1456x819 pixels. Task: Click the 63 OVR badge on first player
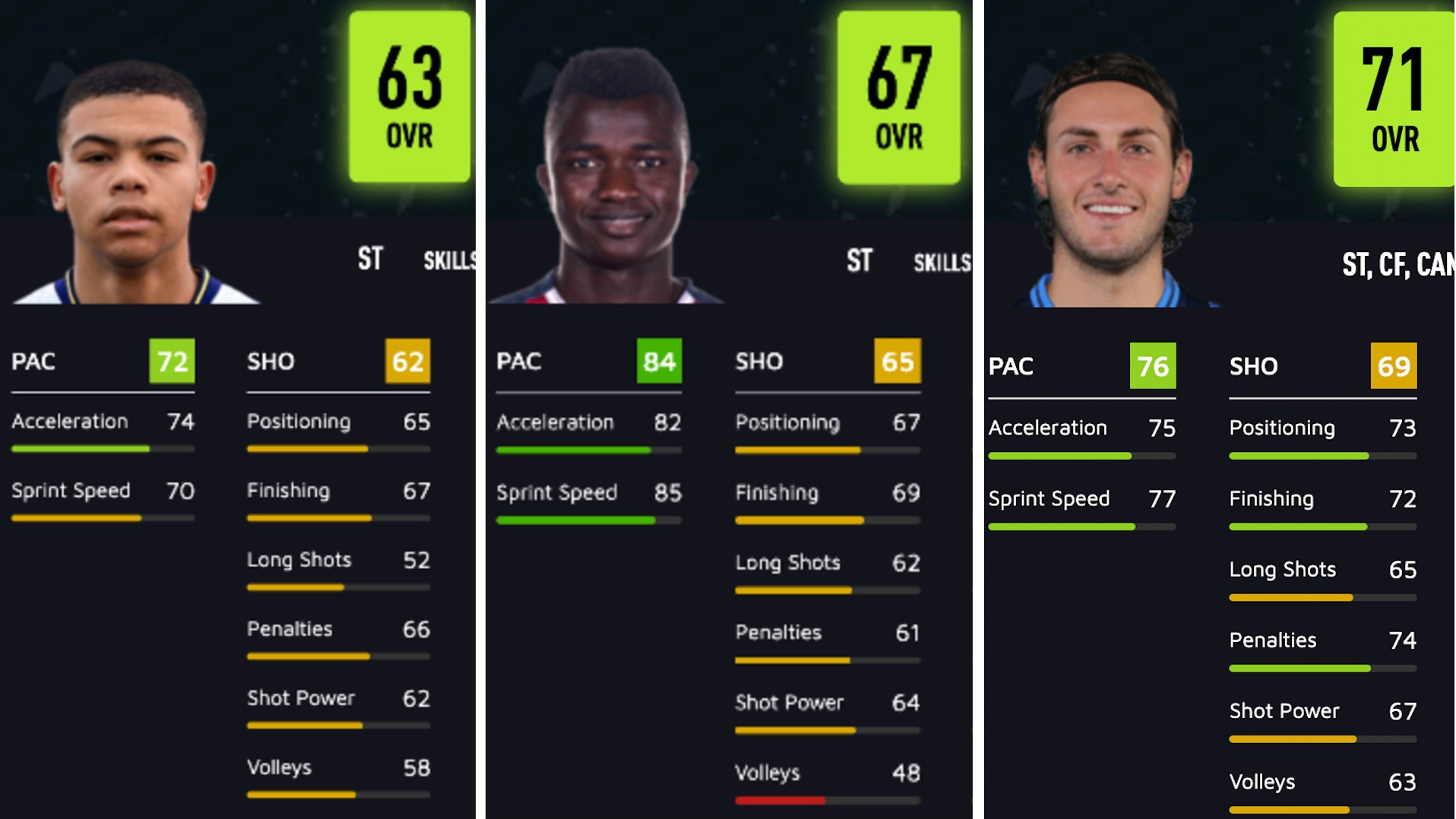coord(408,95)
